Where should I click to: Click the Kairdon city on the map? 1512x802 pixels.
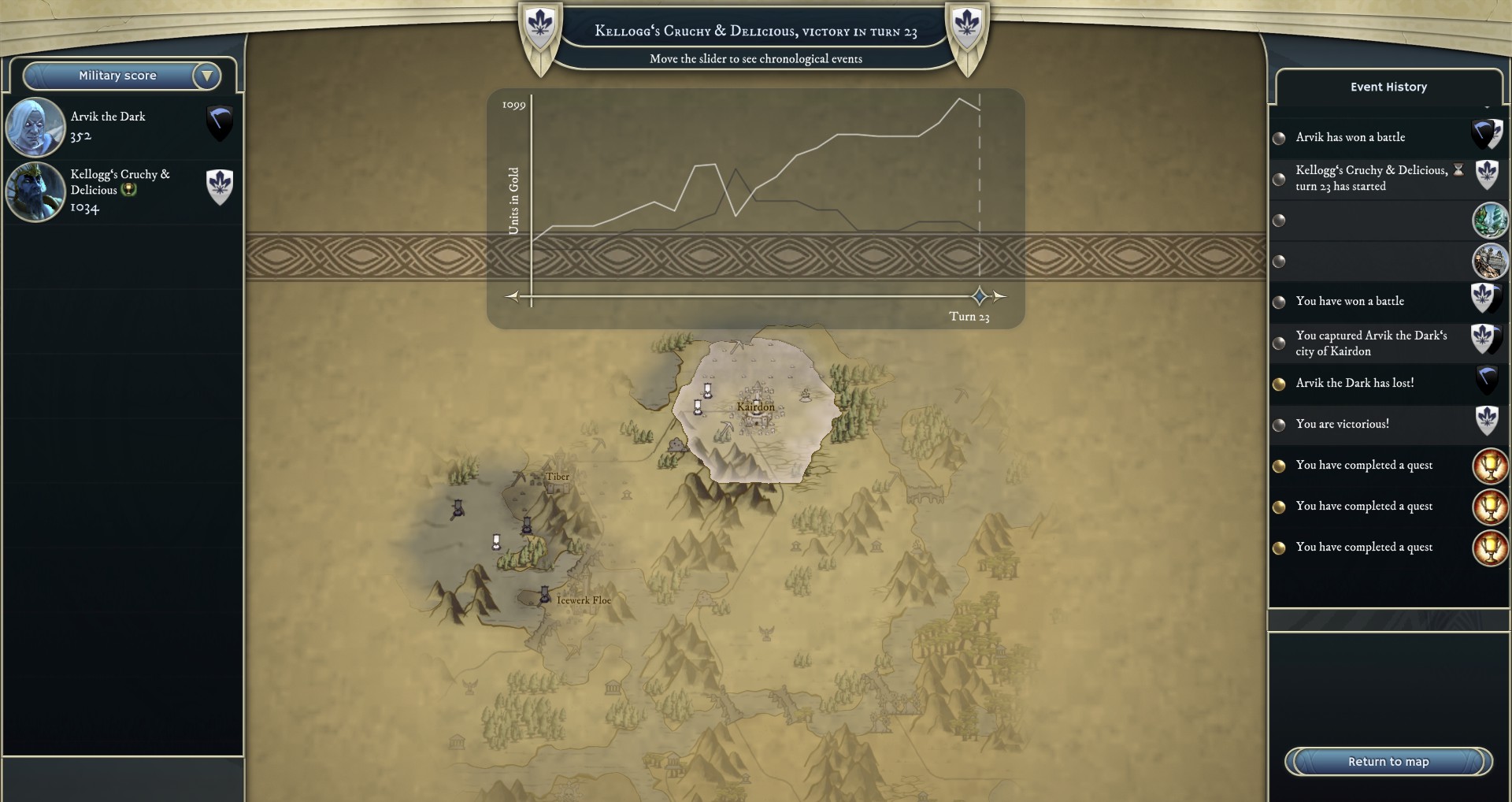point(755,407)
